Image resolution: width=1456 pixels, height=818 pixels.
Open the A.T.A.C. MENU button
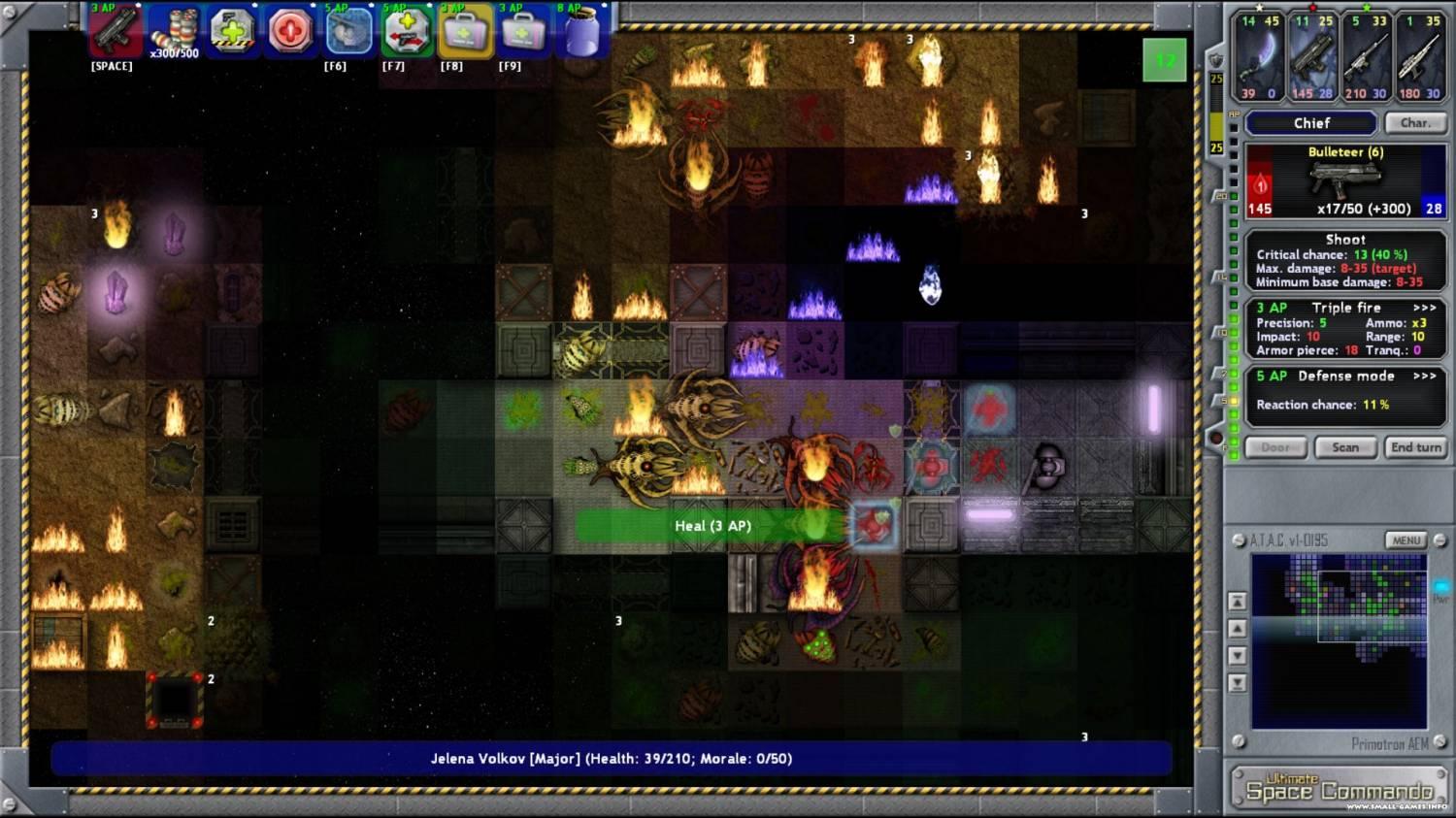tap(1406, 540)
